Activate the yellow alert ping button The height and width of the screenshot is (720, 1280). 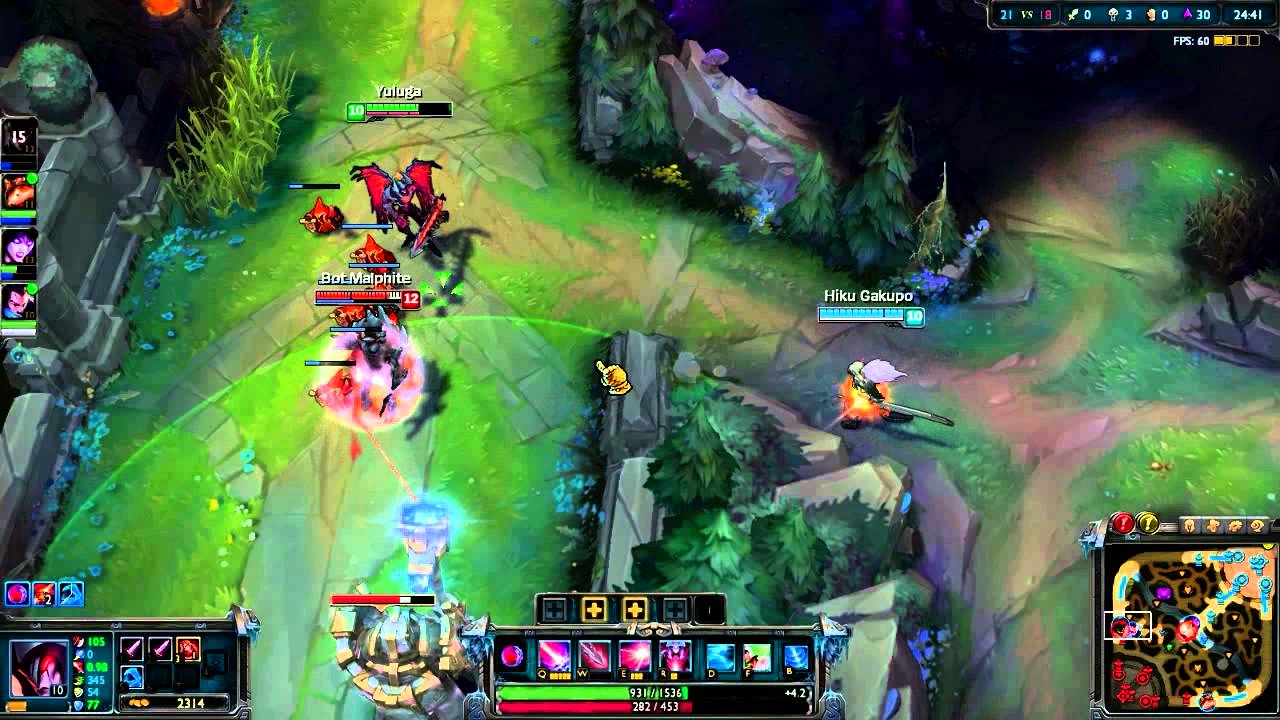tap(1148, 523)
